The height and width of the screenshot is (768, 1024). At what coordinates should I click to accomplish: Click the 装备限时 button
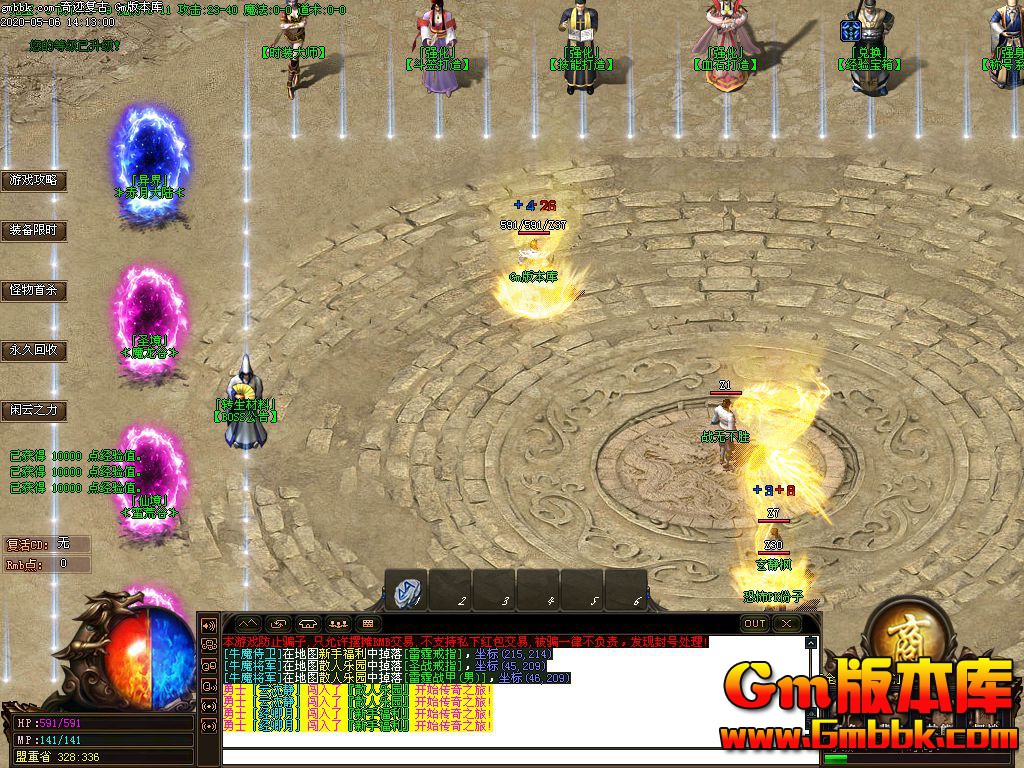click(x=34, y=230)
